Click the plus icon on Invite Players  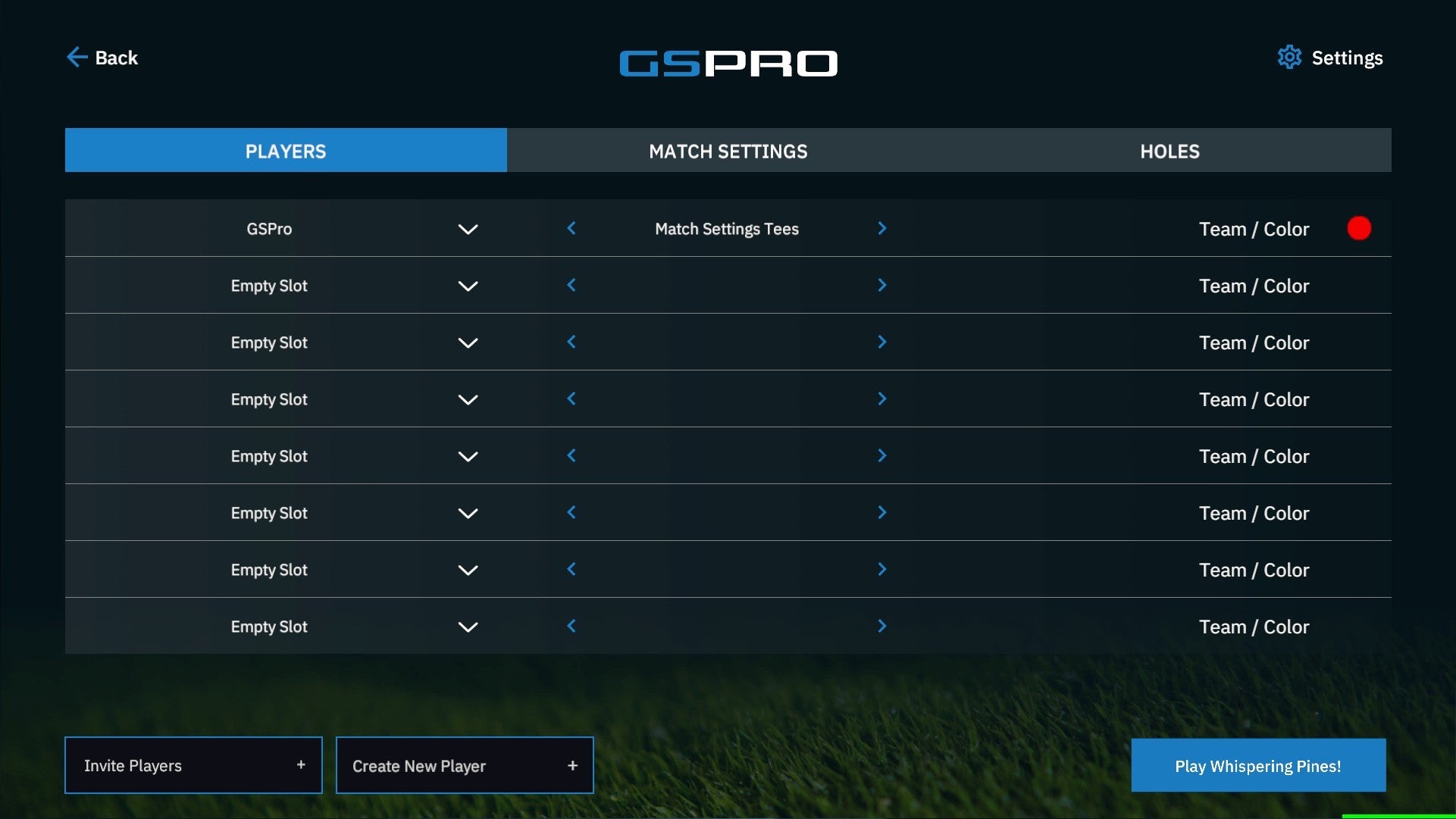pos(302,765)
